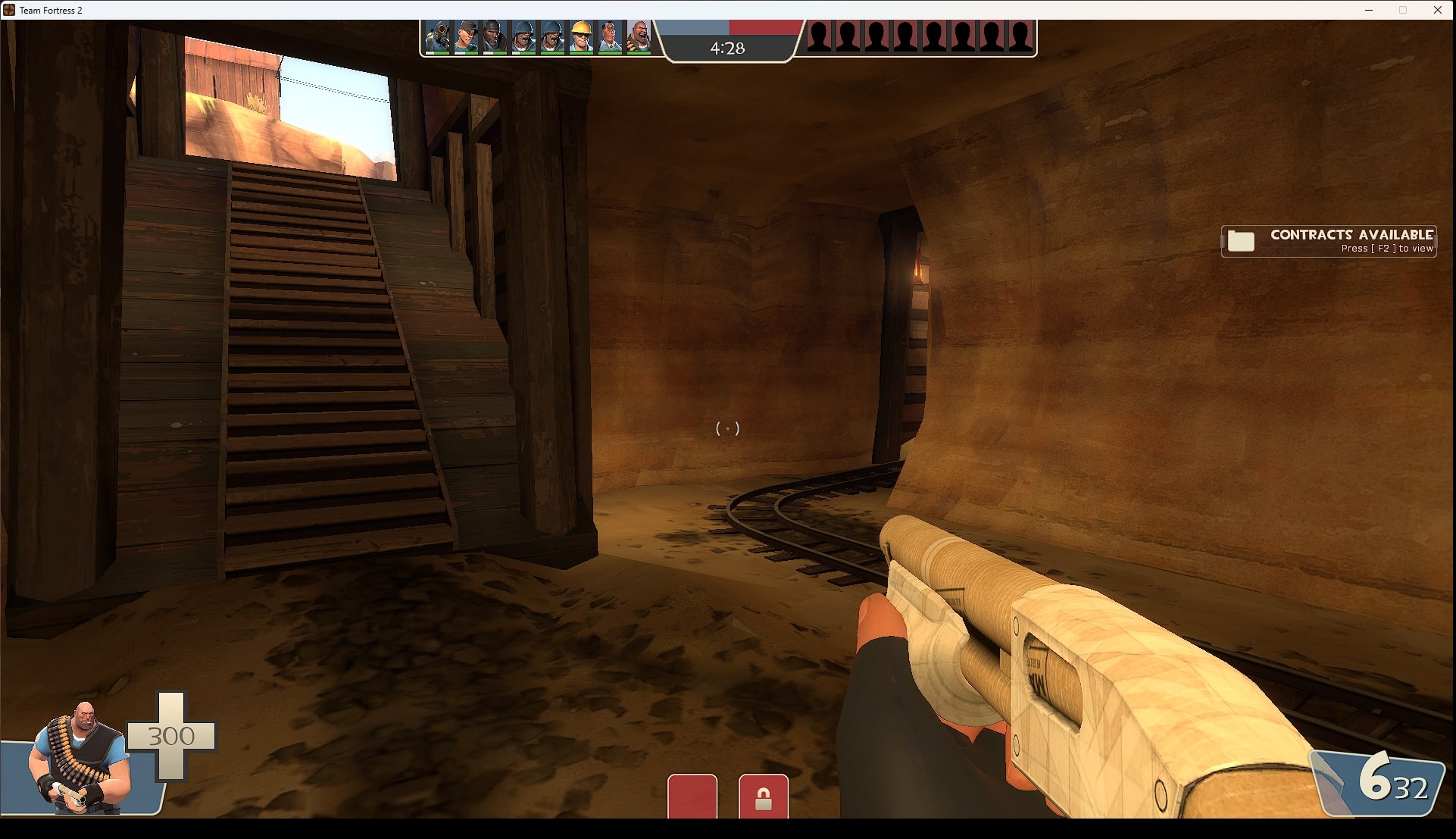Viewport: 1456px width, 839px height.
Task: Select the second Soldier's health bar row
Action: pos(552,52)
